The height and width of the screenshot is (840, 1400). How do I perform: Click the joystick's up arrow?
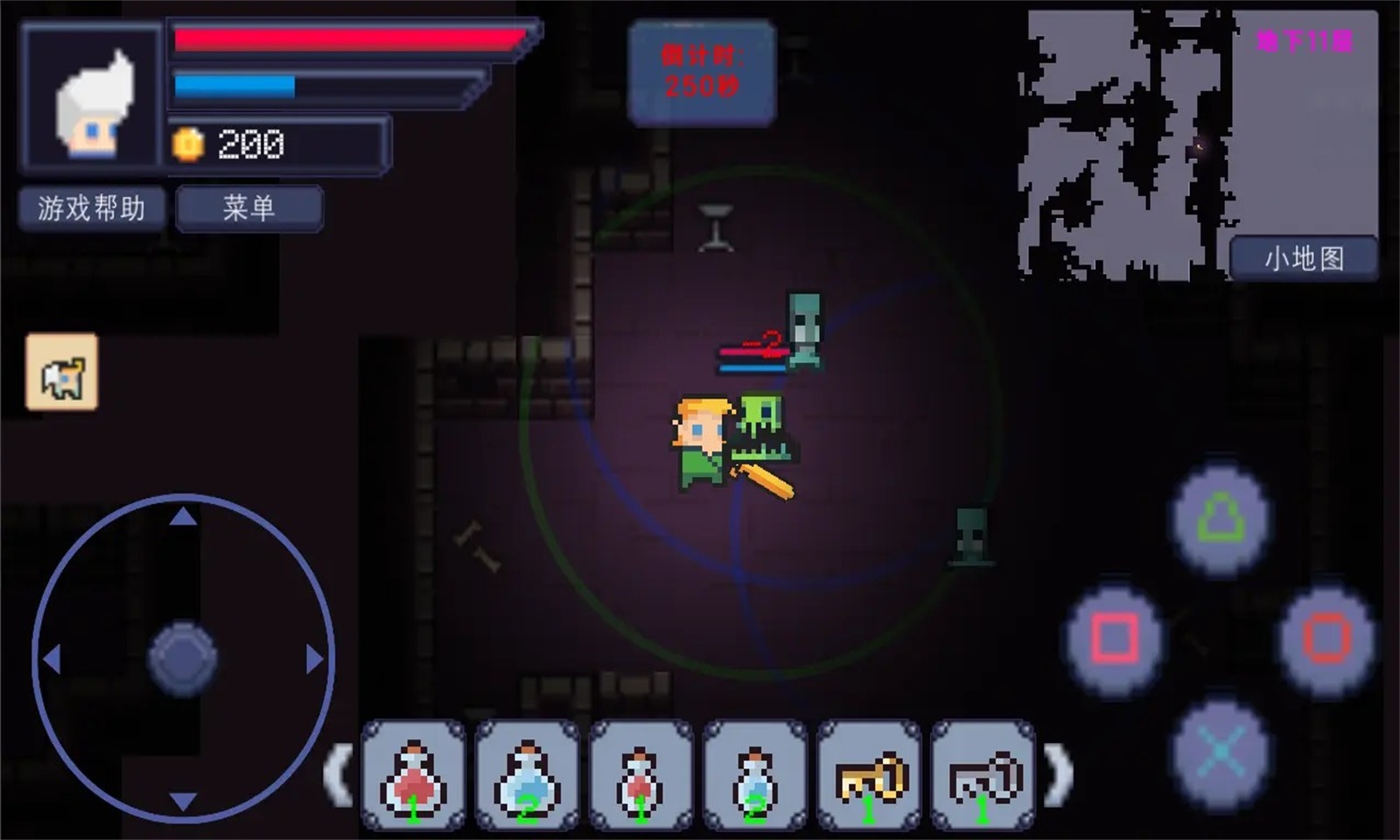click(183, 517)
